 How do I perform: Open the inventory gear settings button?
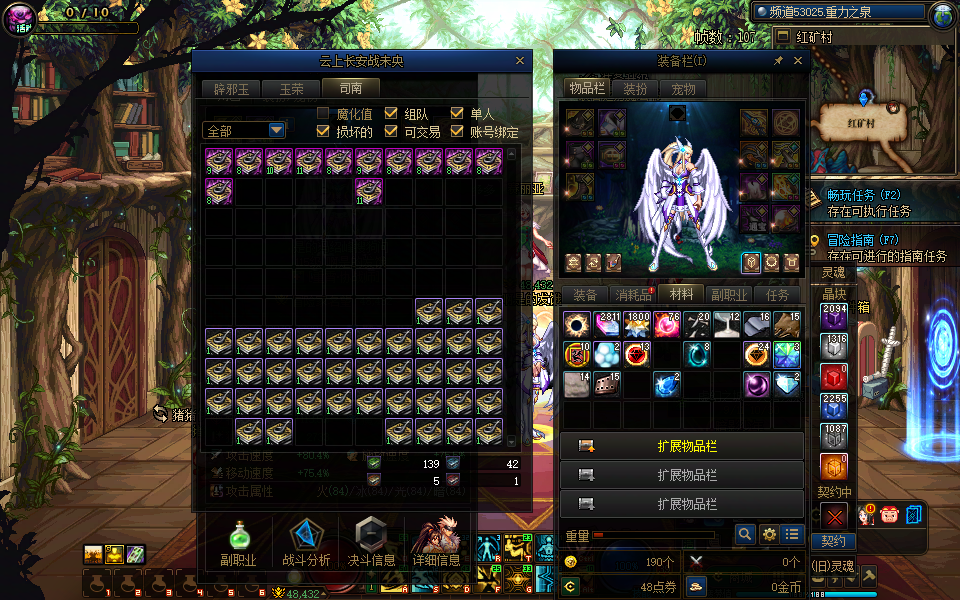(x=769, y=535)
